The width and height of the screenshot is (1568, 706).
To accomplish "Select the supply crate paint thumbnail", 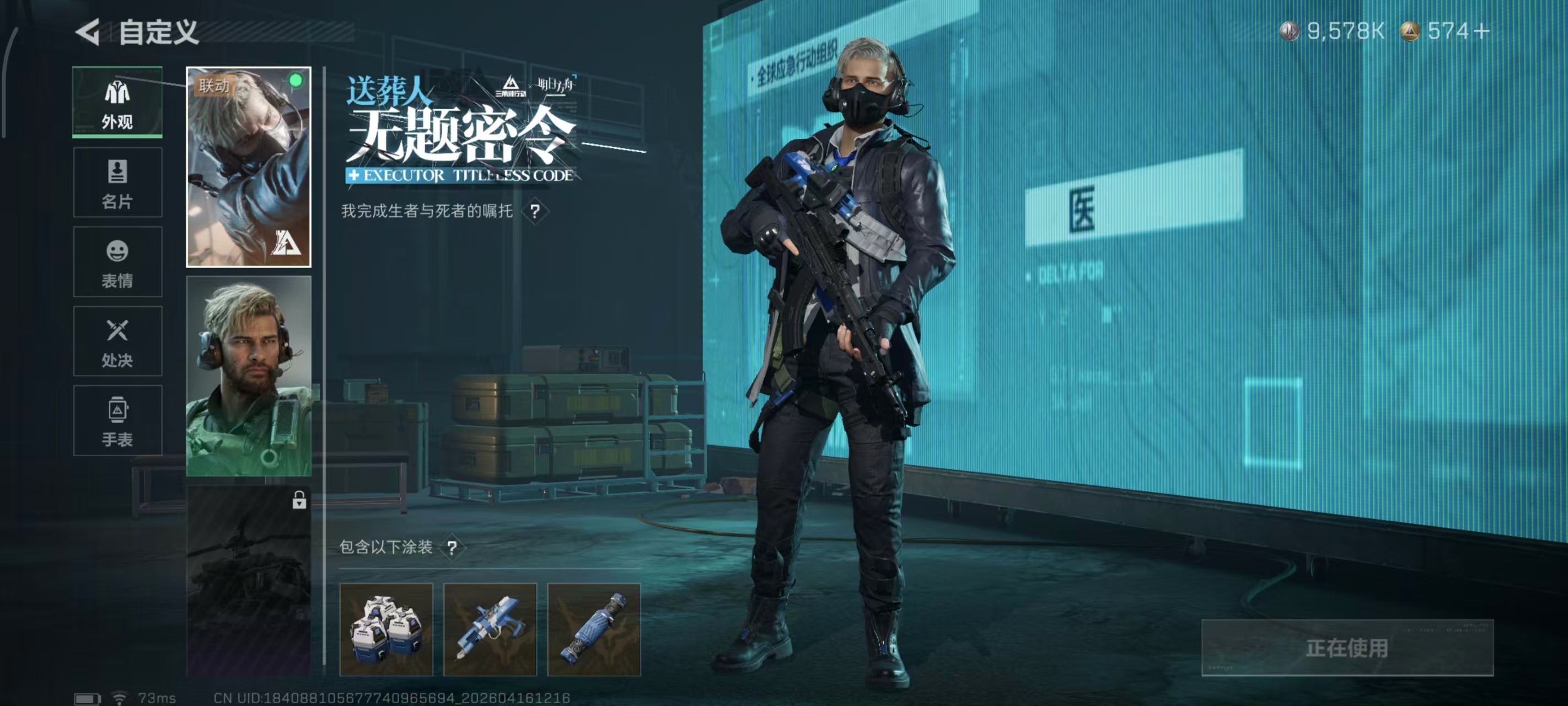I will point(387,628).
